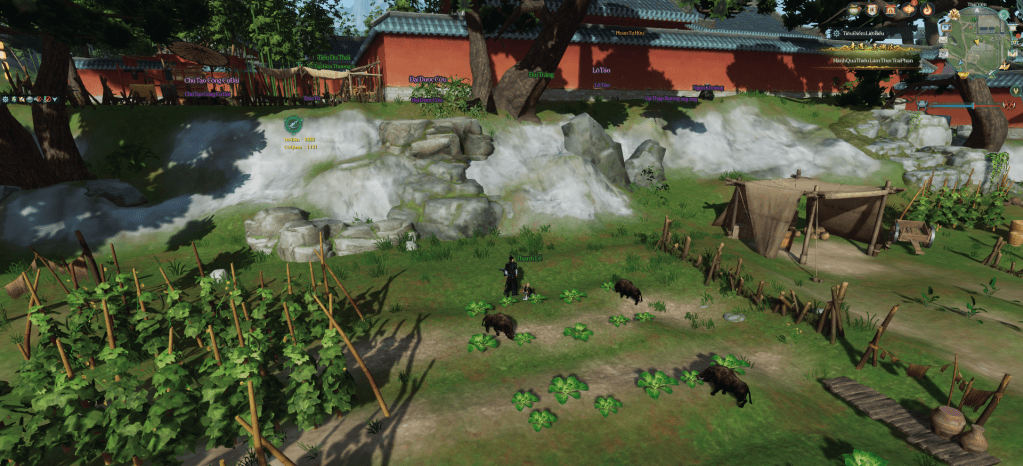
Task: Open the small gear icon in left icon row
Action: [5, 99]
